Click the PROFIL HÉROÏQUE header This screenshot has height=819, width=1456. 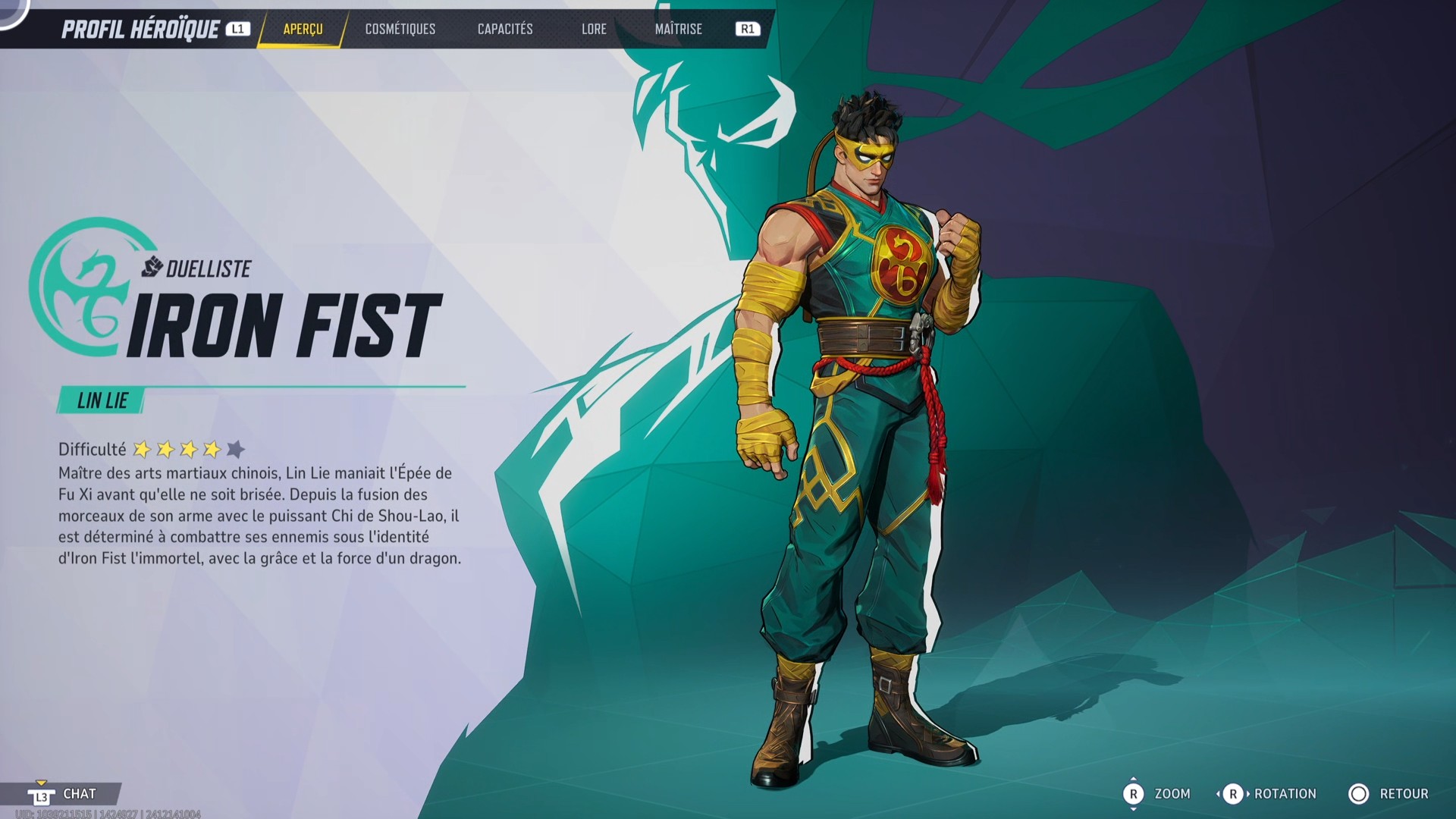pyautogui.click(x=140, y=29)
